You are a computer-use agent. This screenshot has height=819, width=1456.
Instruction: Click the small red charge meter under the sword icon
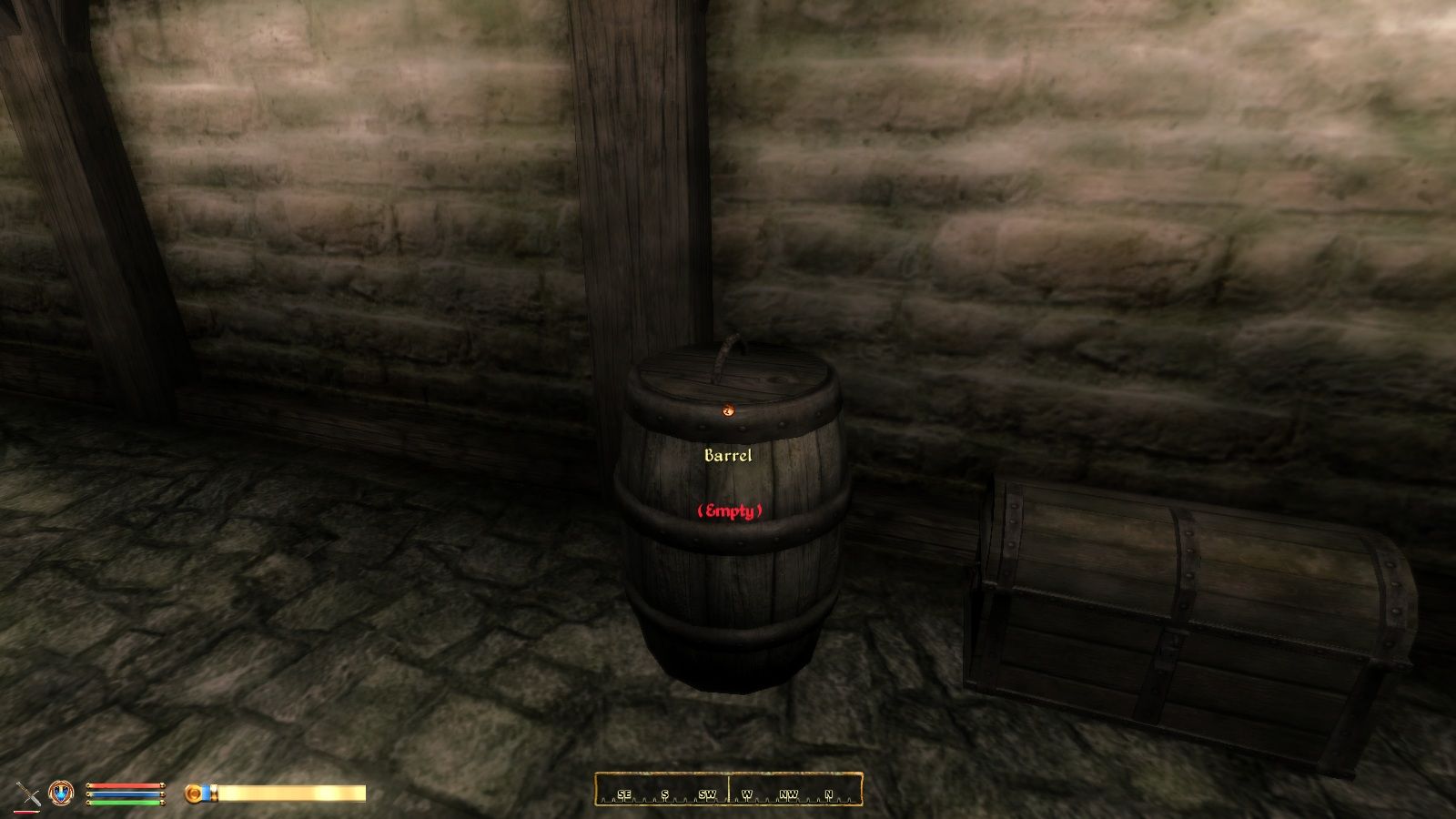click(27, 811)
